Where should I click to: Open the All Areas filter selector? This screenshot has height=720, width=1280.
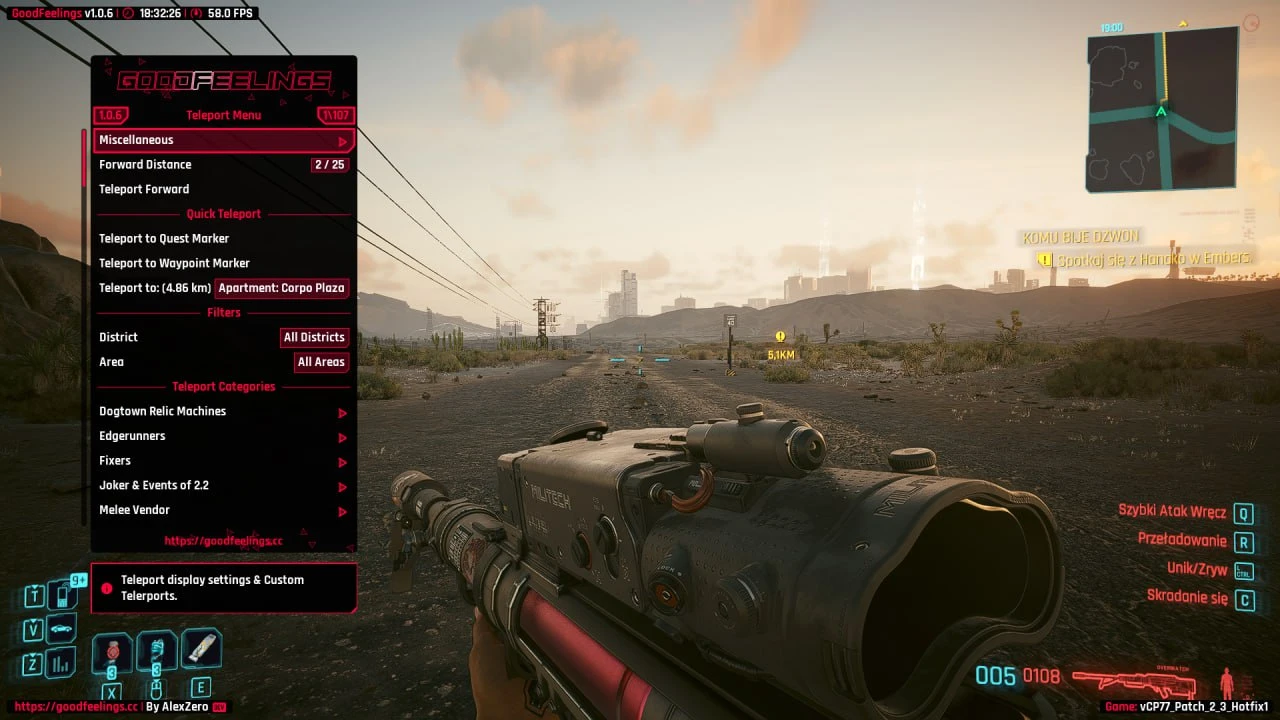click(321, 362)
